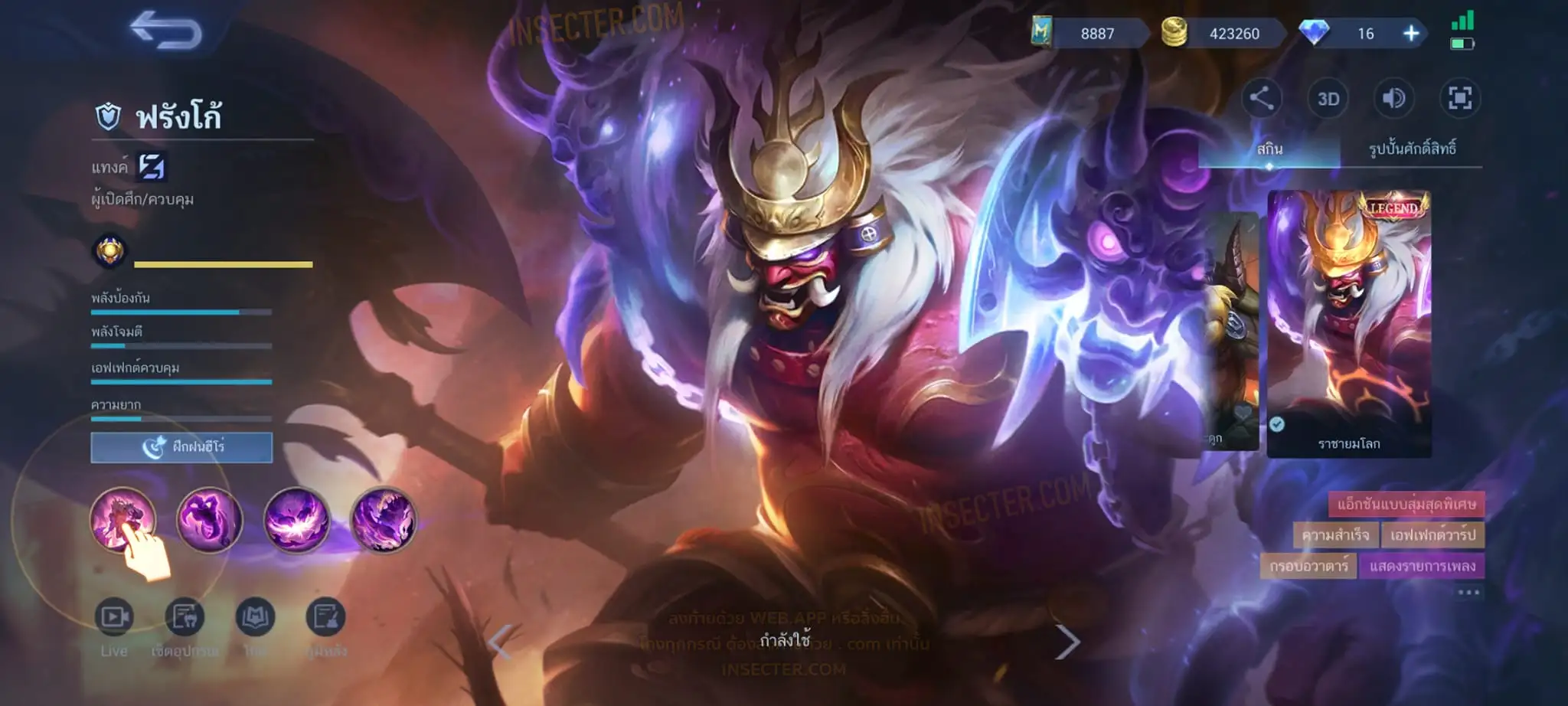Click the ฝึกฝนฮีโร่ hero training button

click(181, 447)
